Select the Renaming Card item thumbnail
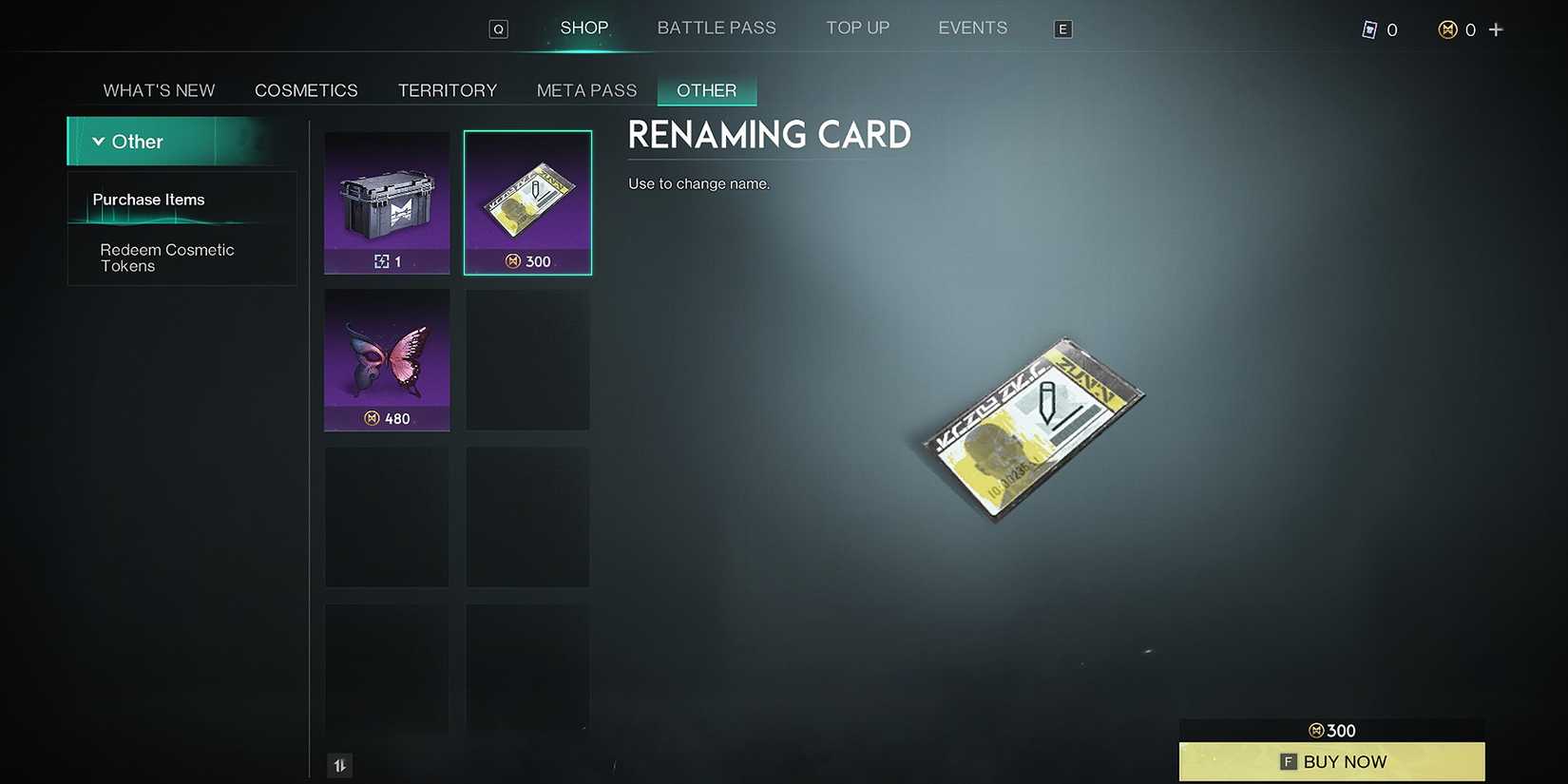 point(527,202)
